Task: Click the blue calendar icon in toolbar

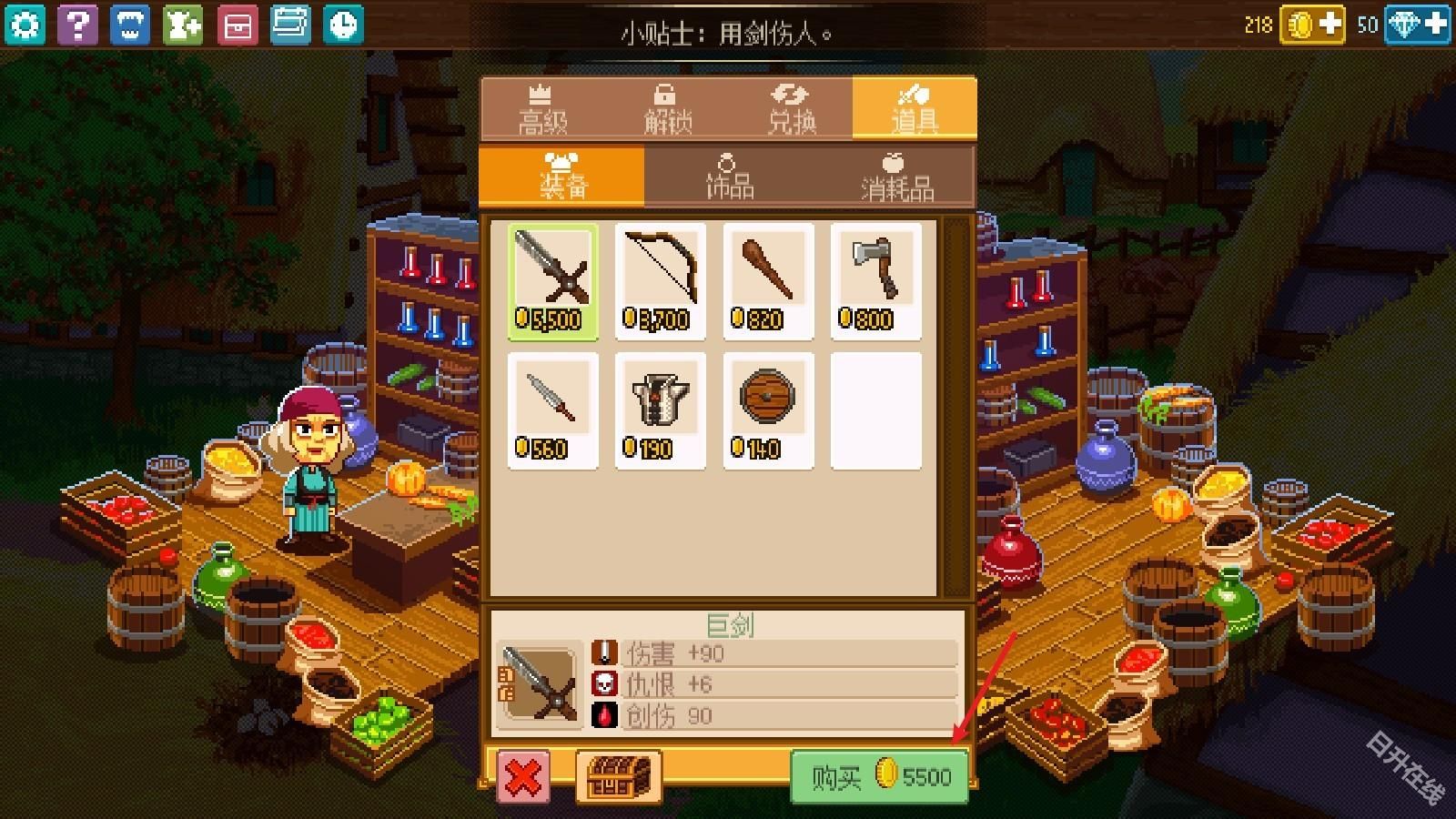Action: 291,25
